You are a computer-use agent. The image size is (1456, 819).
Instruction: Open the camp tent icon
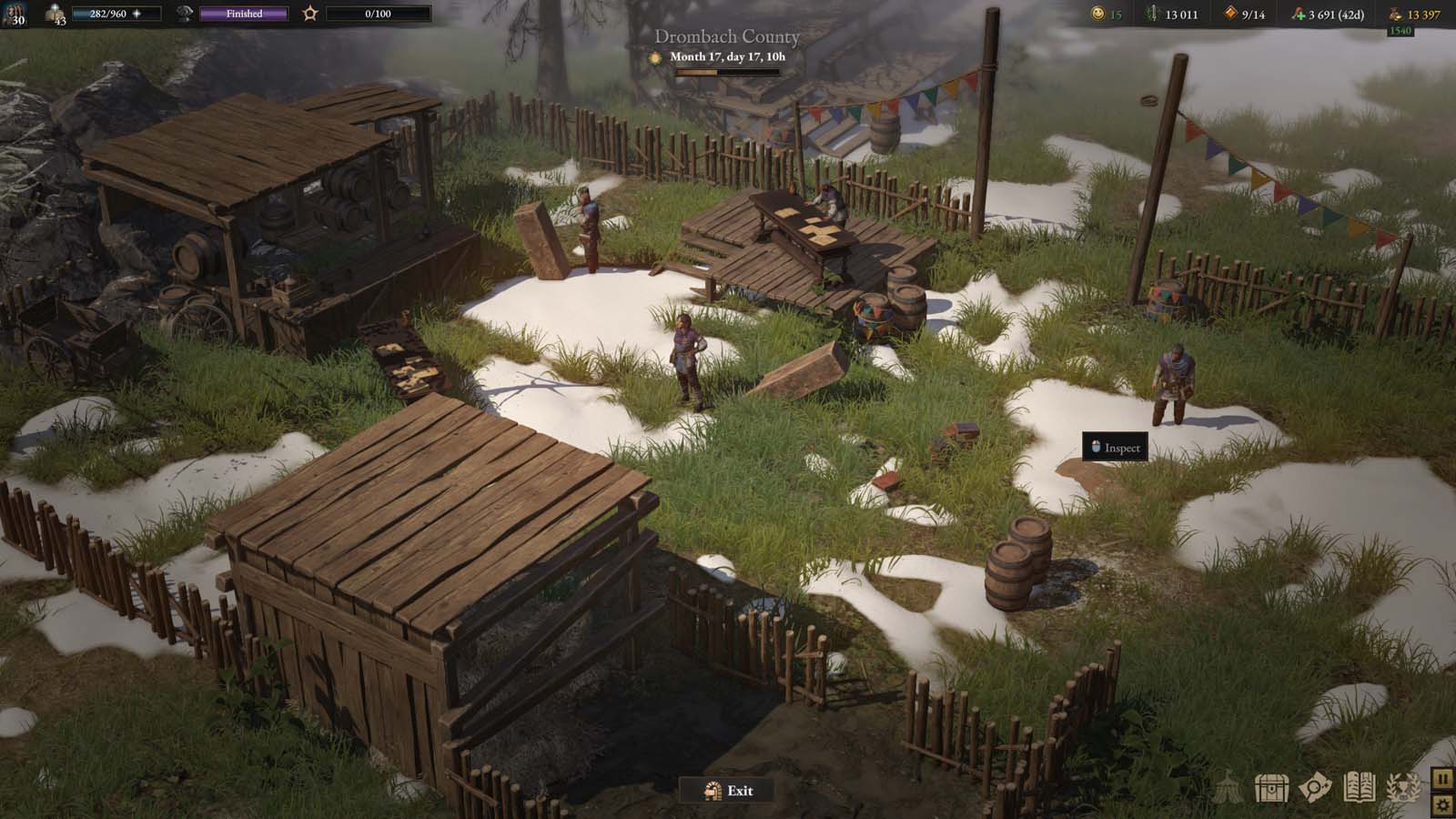pos(1228,788)
